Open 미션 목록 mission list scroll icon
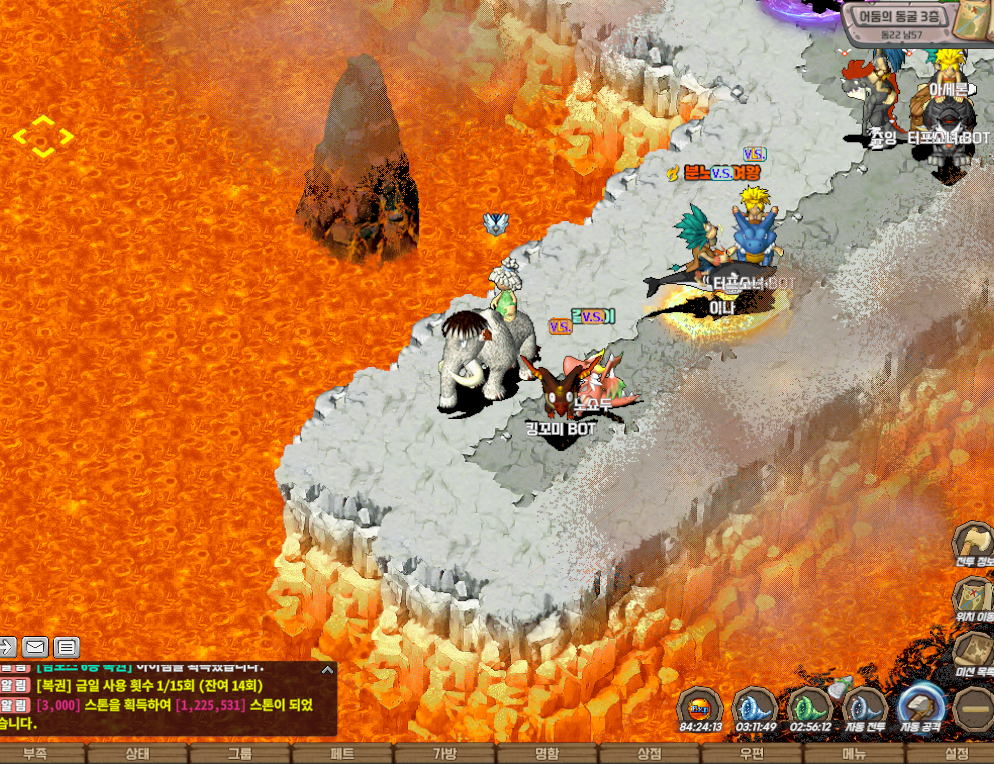 coord(971,651)
